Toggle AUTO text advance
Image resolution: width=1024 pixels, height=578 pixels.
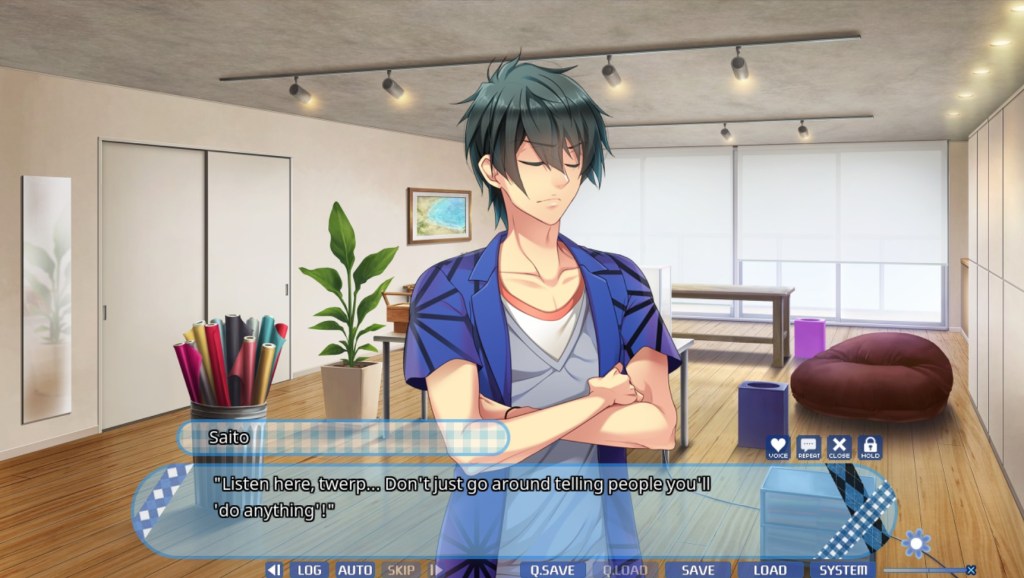coord(355,570)
